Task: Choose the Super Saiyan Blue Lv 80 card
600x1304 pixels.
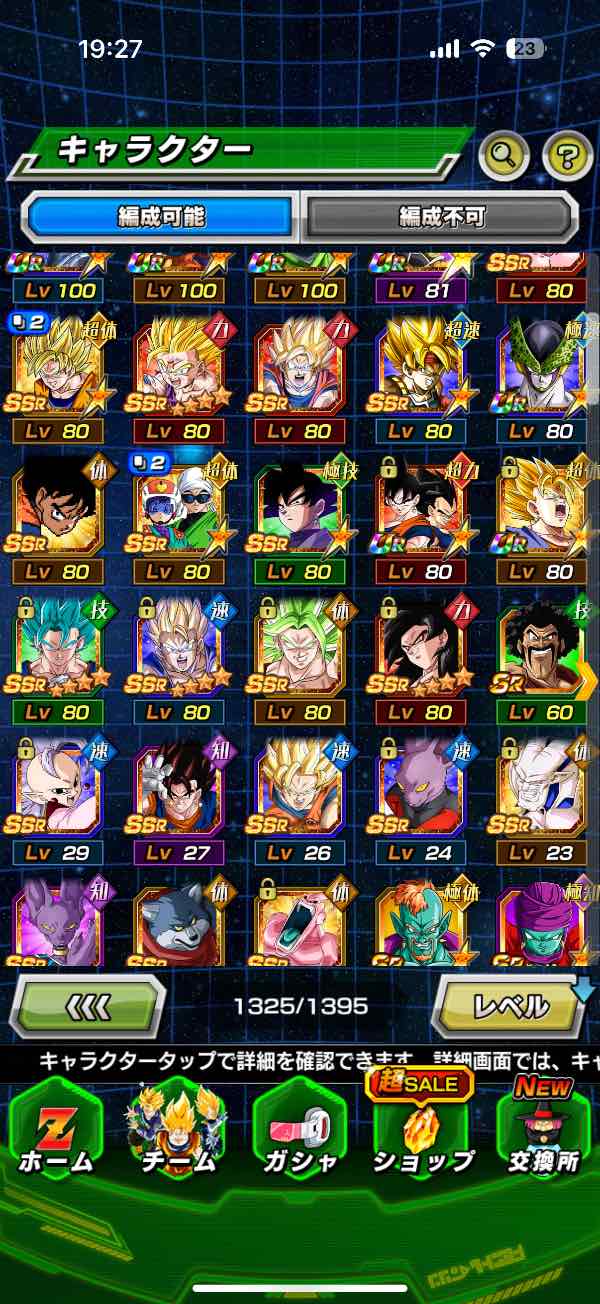Action: coord(57,655)
